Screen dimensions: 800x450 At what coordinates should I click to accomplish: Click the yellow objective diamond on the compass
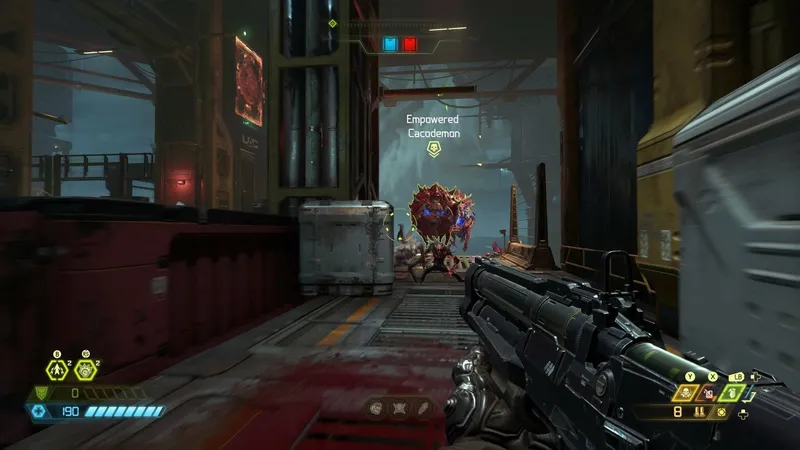[x=333, y=23]
